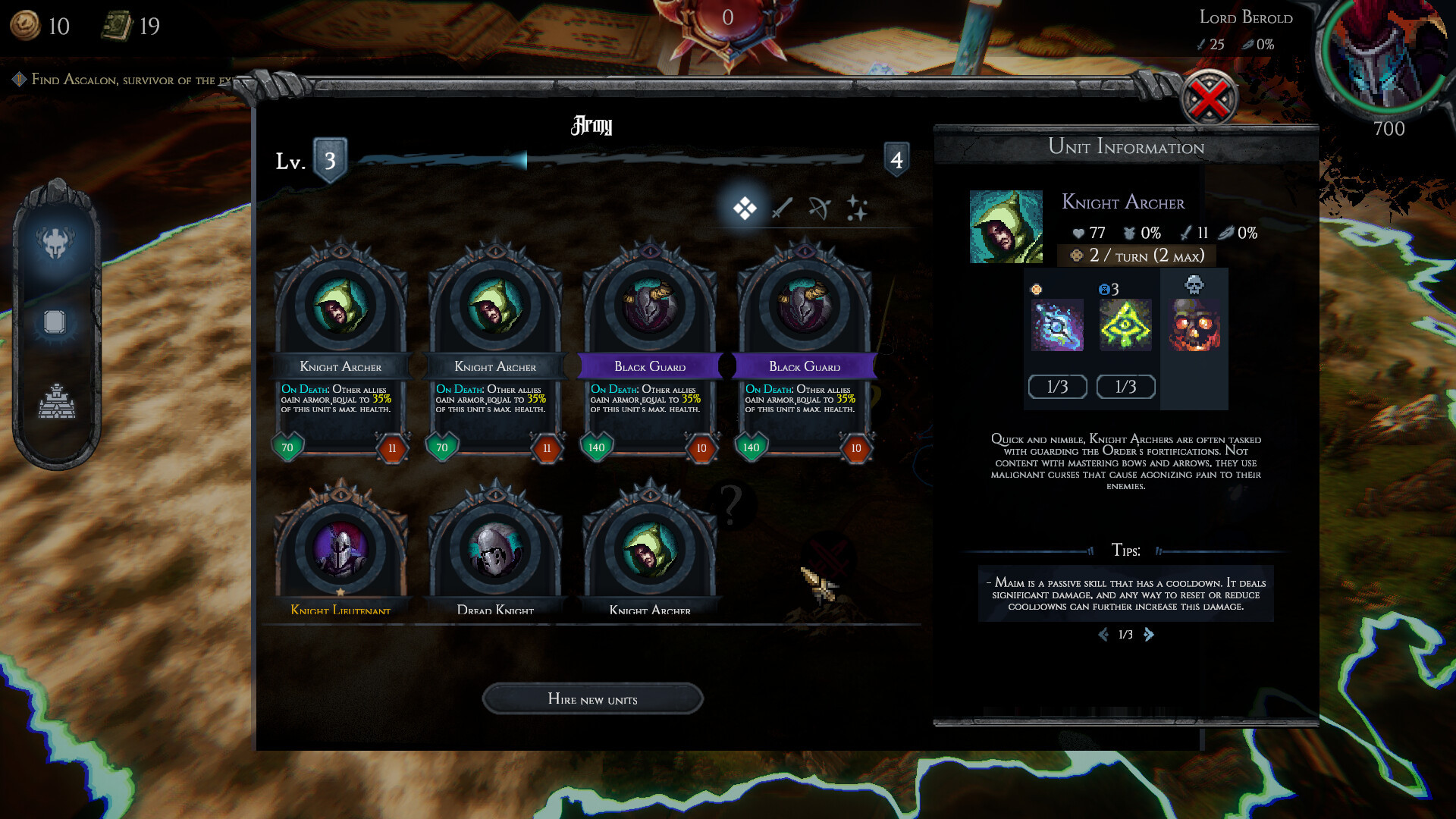Close the Army window with red X

pos(1209,99)
